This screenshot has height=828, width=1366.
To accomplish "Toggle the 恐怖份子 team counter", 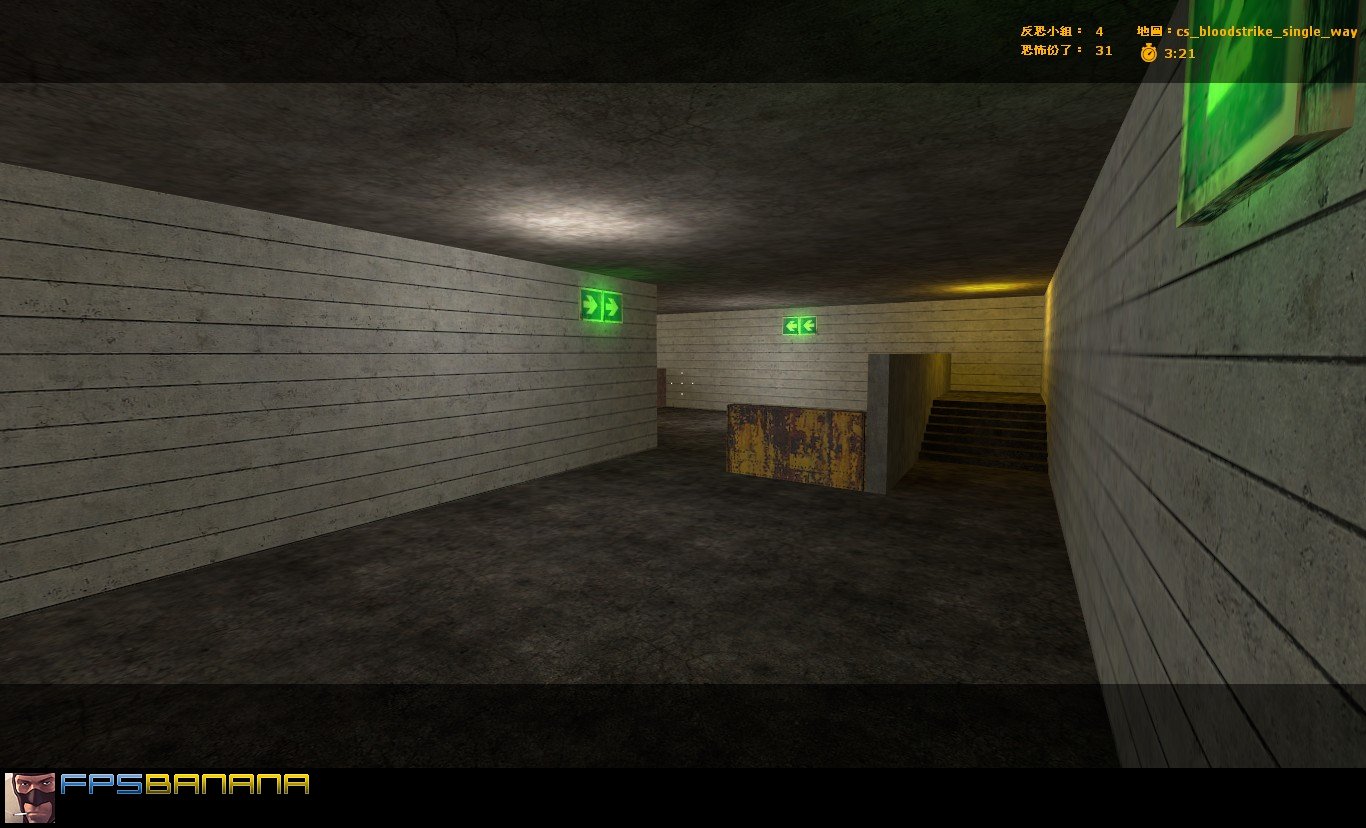I will coord(1045,51).
